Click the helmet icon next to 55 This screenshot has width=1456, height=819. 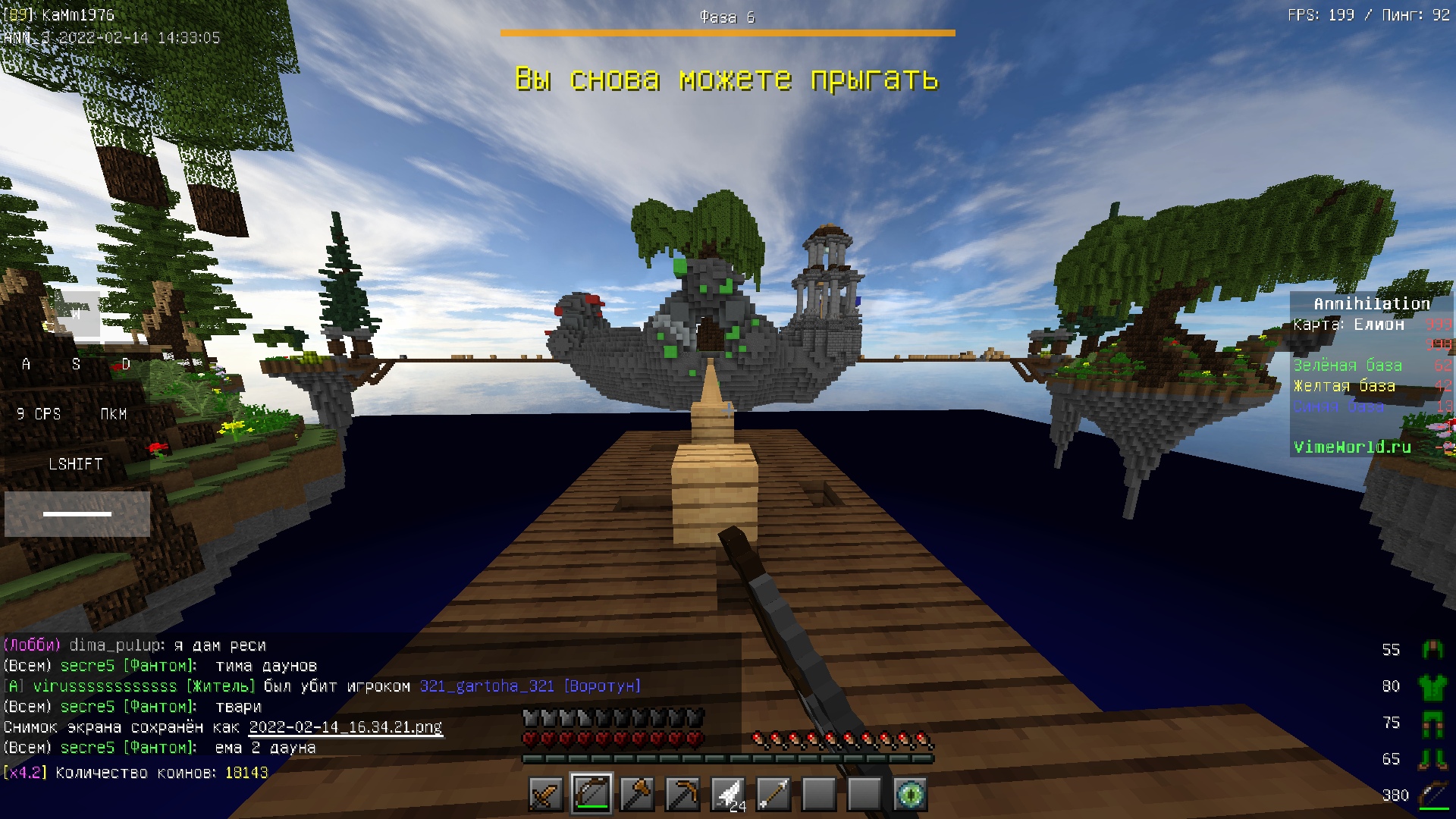pos(1433,650)
